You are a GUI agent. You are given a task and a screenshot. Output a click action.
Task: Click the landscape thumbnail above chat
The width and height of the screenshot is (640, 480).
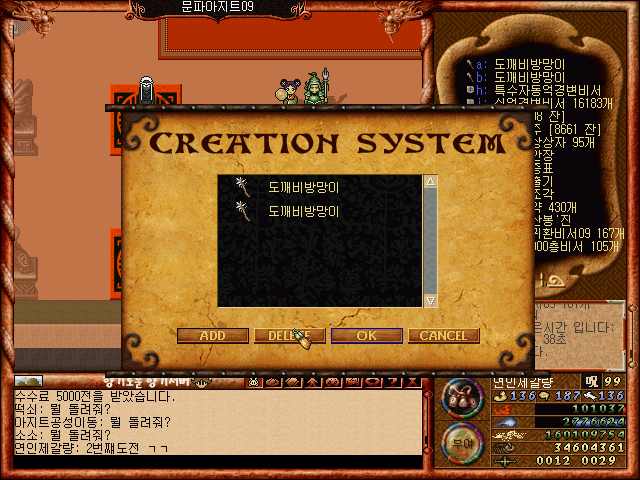[28, 381]
